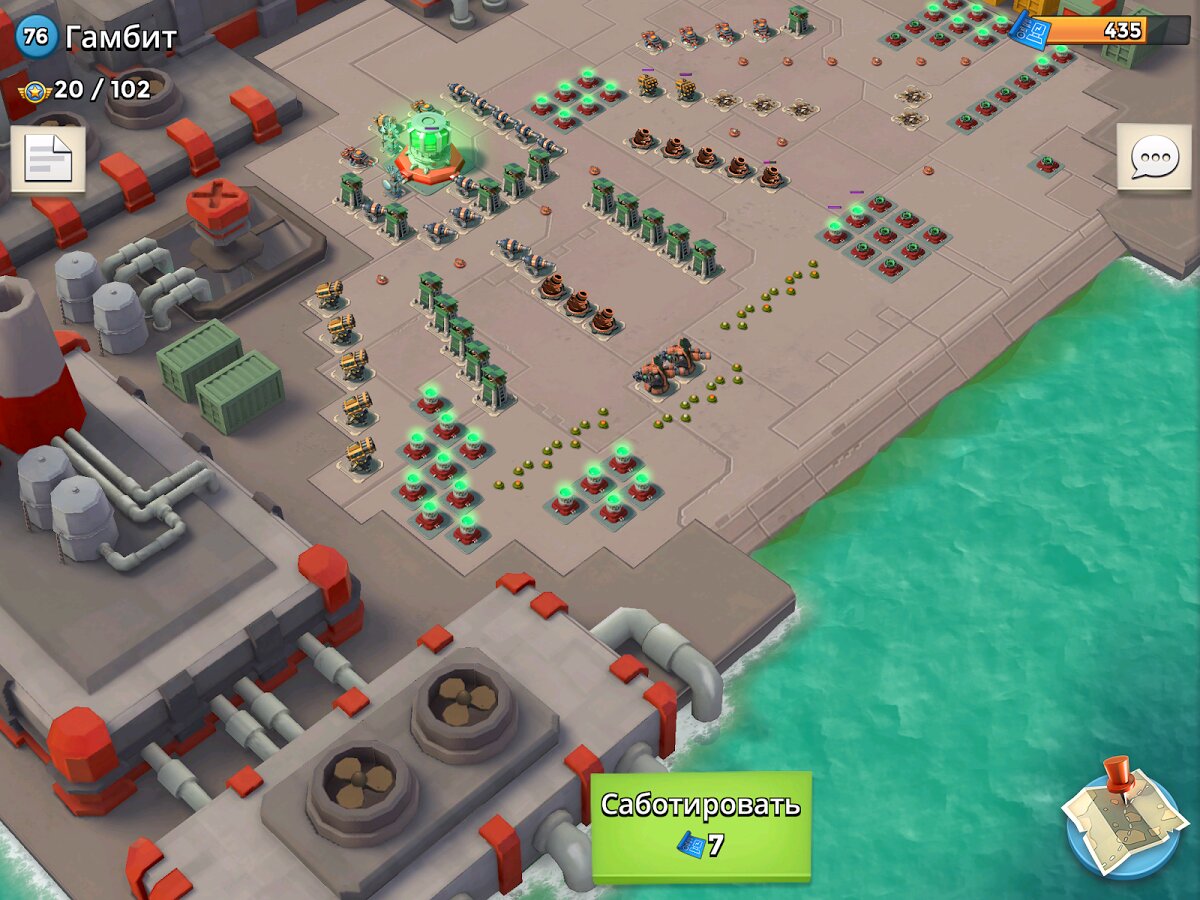Tap the green Саботировать button

tap(701, 826)
